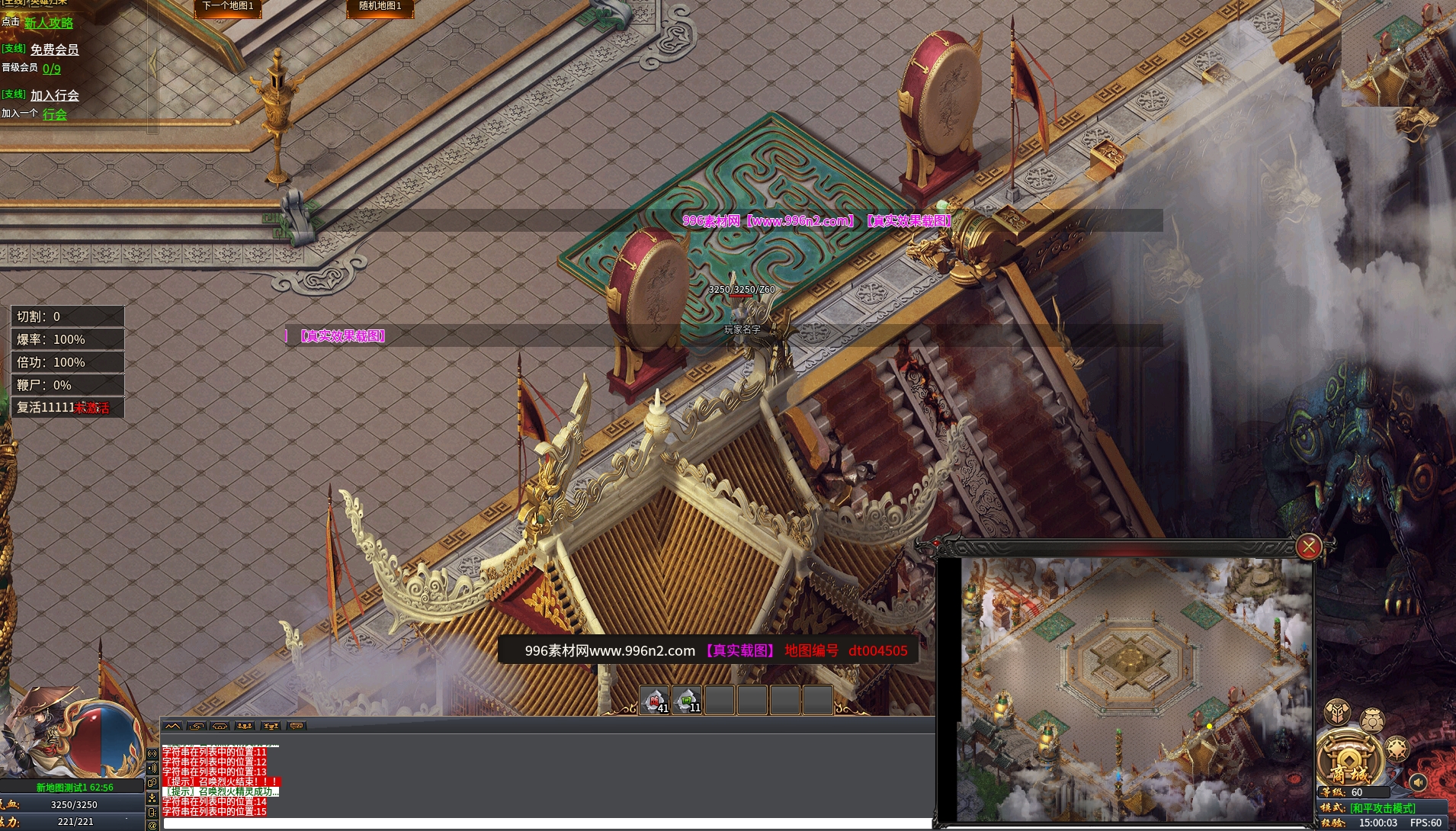Select the 加入行会 side quest

pos(55,95)
